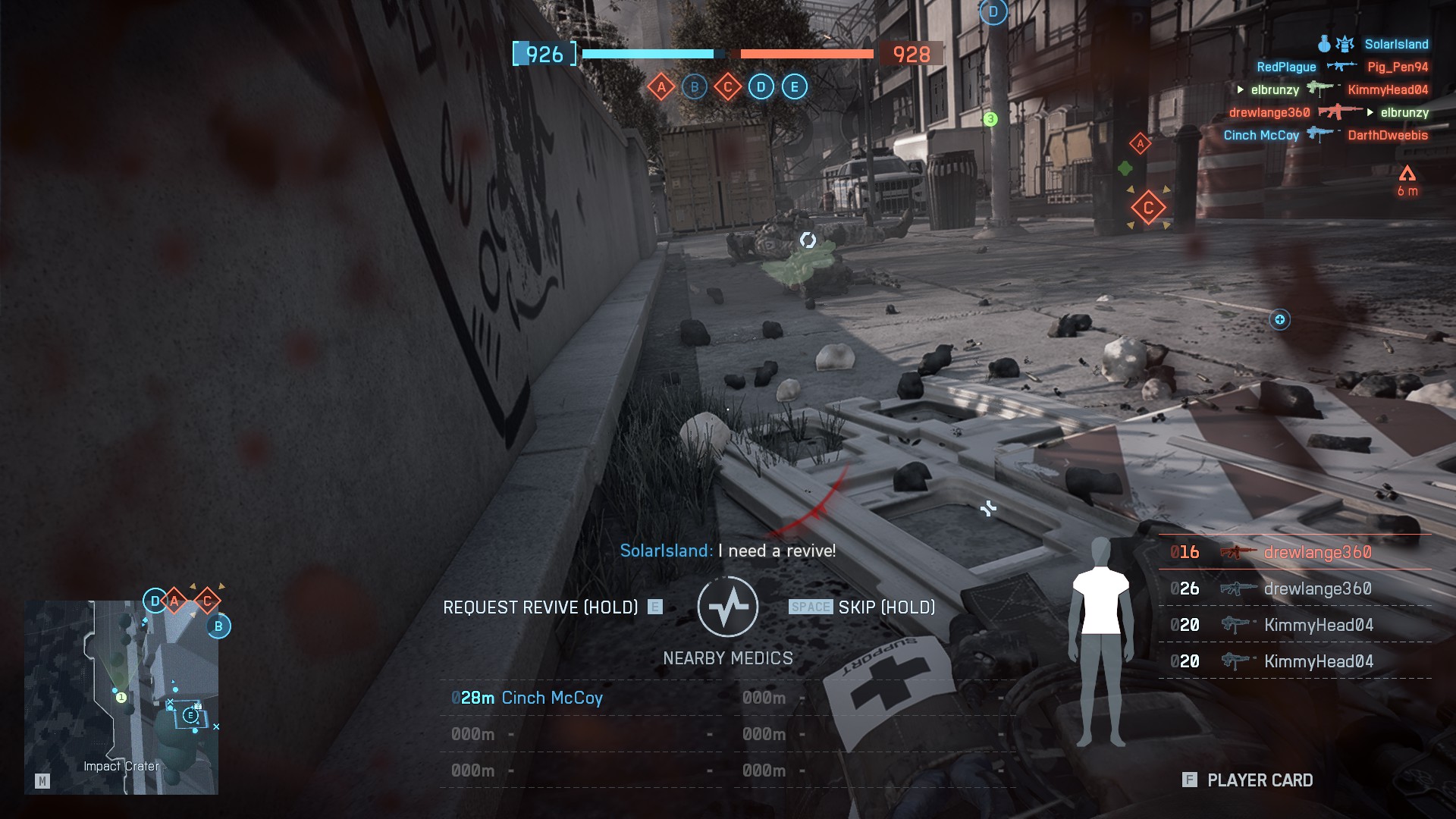
Task: Click the Cinch McCoy kill feed entry
Action: point(1261,135)
